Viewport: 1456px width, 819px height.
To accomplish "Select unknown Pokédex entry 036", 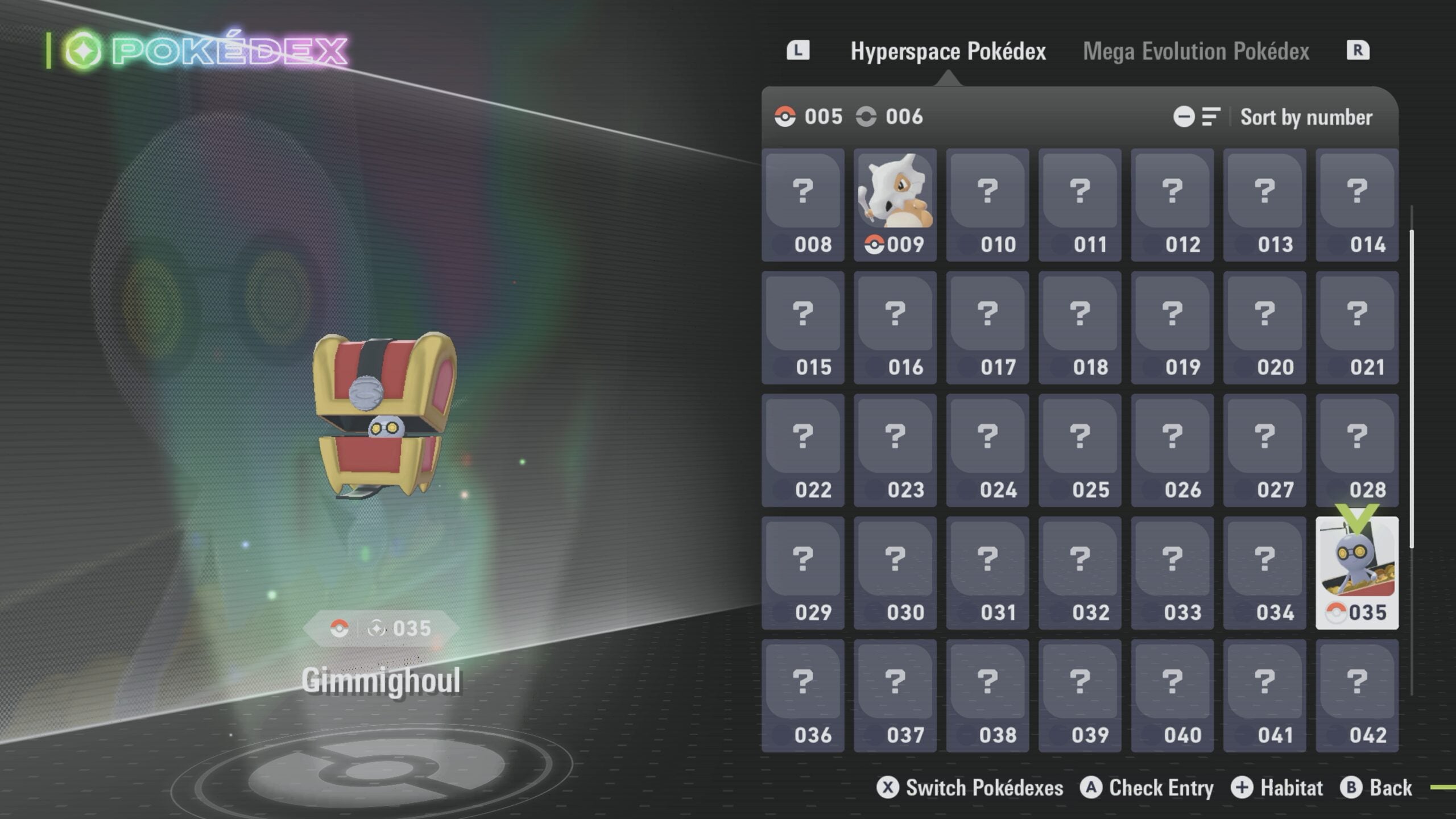I will click(x=803, y=695).
